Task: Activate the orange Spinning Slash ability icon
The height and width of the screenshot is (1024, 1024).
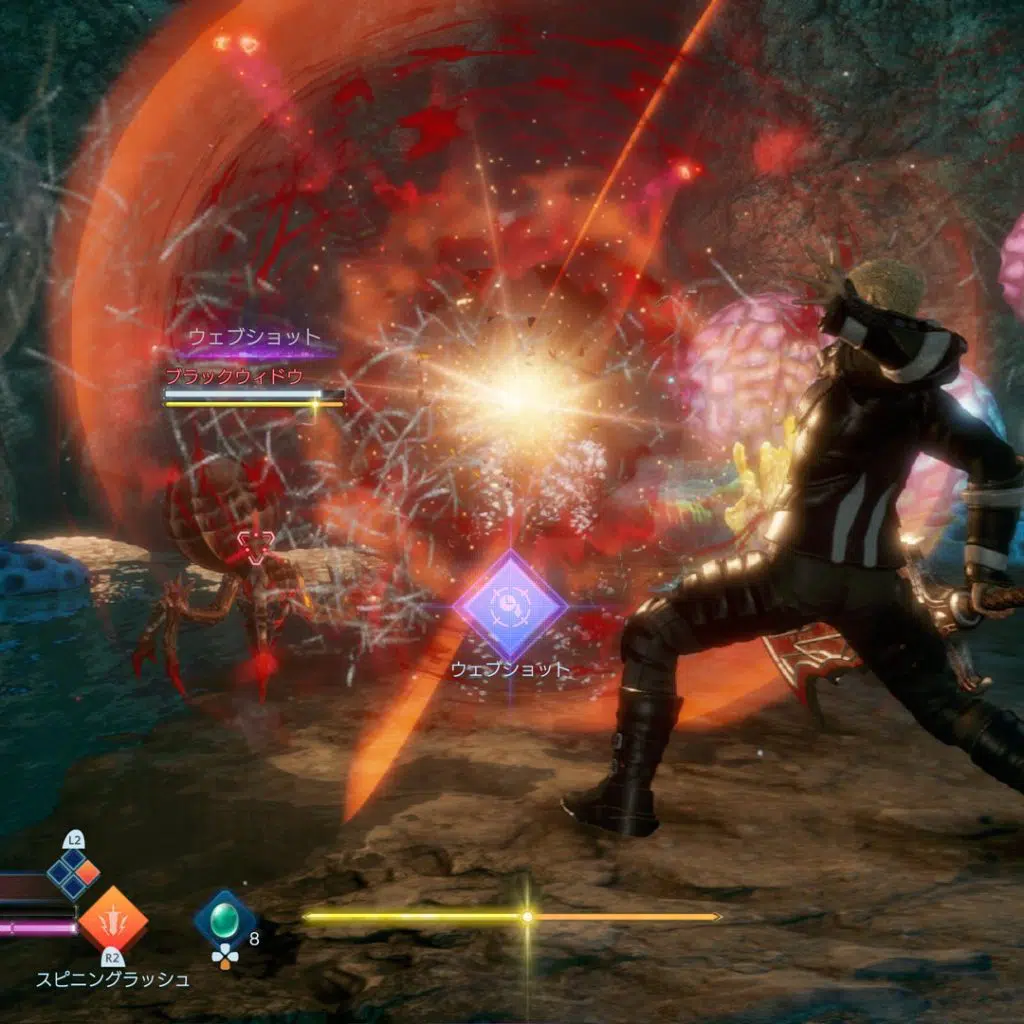Action: pos(113,918)
